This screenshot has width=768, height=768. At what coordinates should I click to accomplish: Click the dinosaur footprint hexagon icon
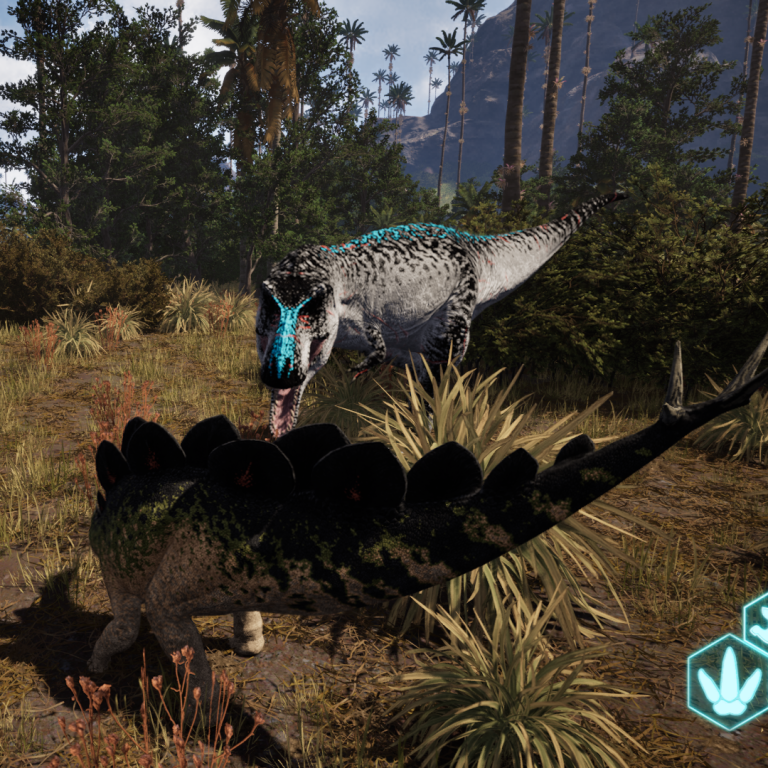click(x=727, y=681)
